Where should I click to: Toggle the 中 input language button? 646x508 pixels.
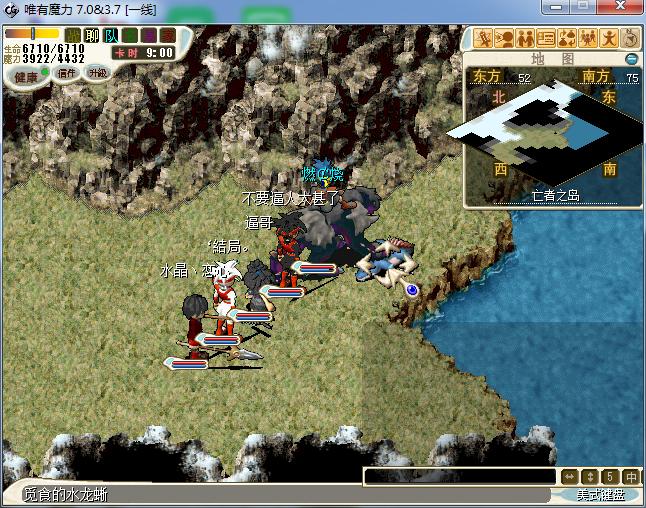tap(631, 477)
